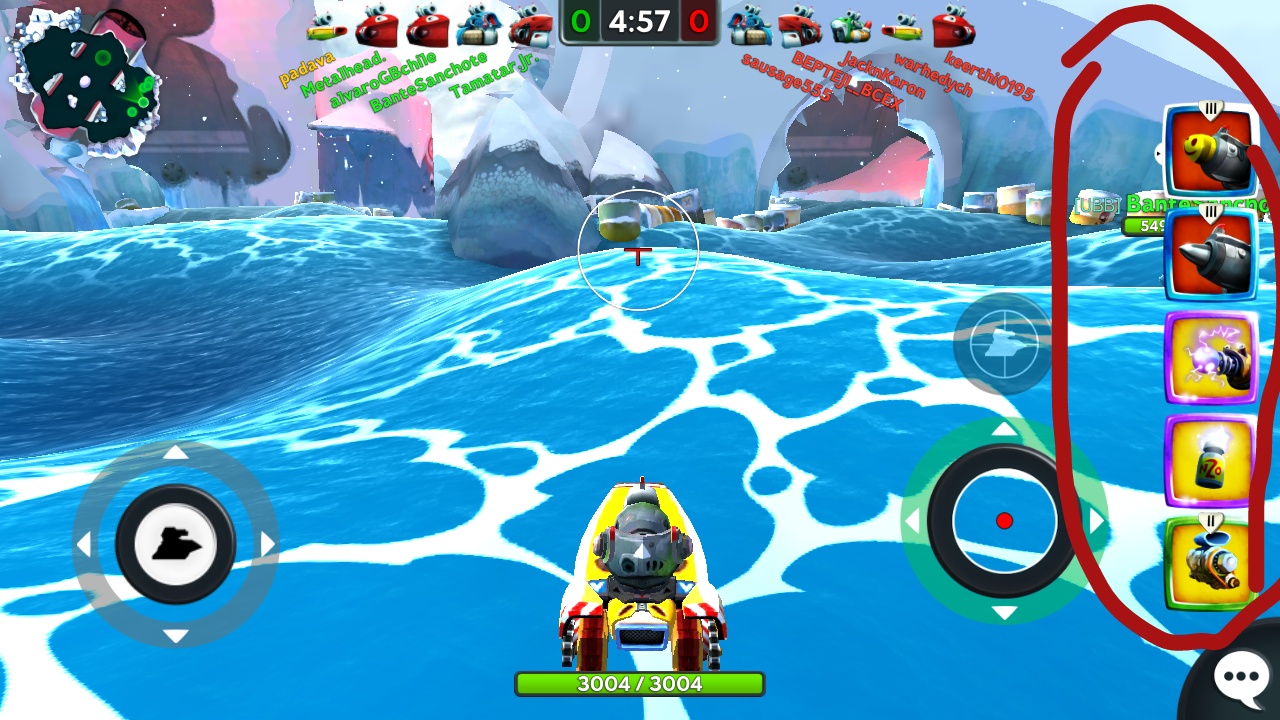The image size is (1280, 720).
Task: Select the smiley-face cannon weapon slot
Action: (x=1210, y=152)
